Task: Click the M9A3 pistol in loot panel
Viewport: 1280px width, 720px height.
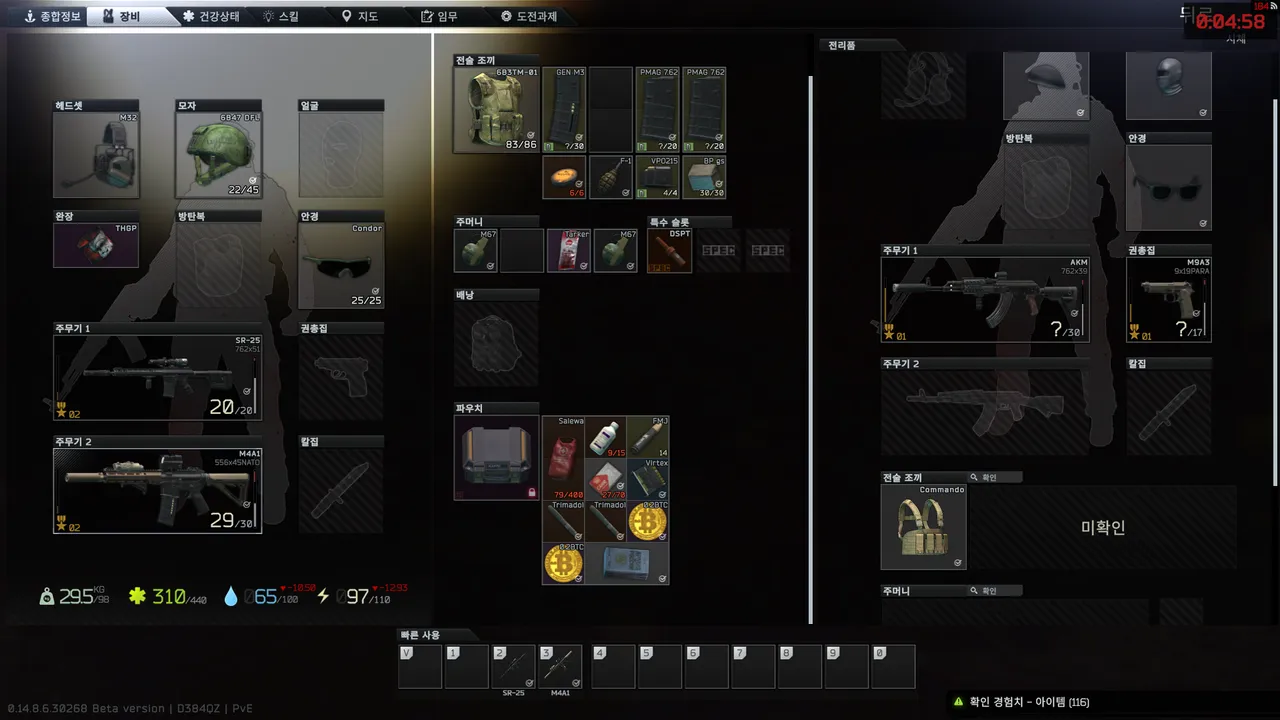Action: point(1168,299)
